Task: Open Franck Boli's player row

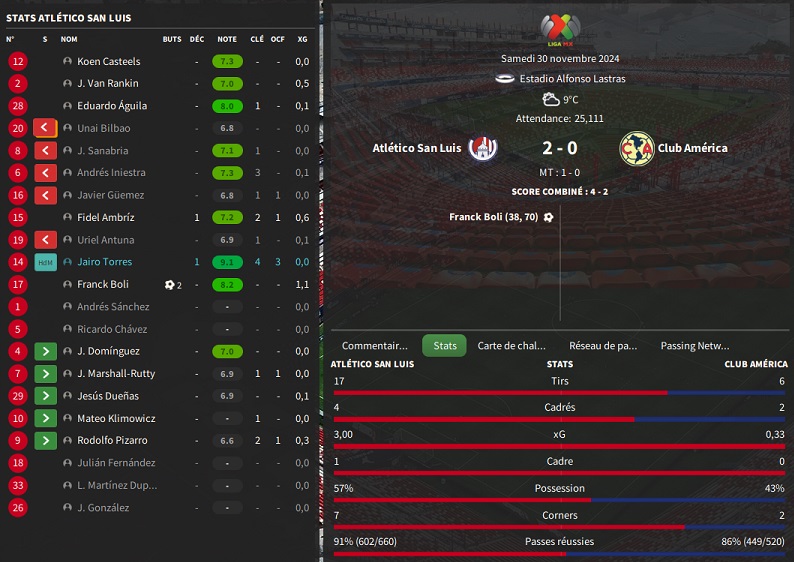Action: 103,284
